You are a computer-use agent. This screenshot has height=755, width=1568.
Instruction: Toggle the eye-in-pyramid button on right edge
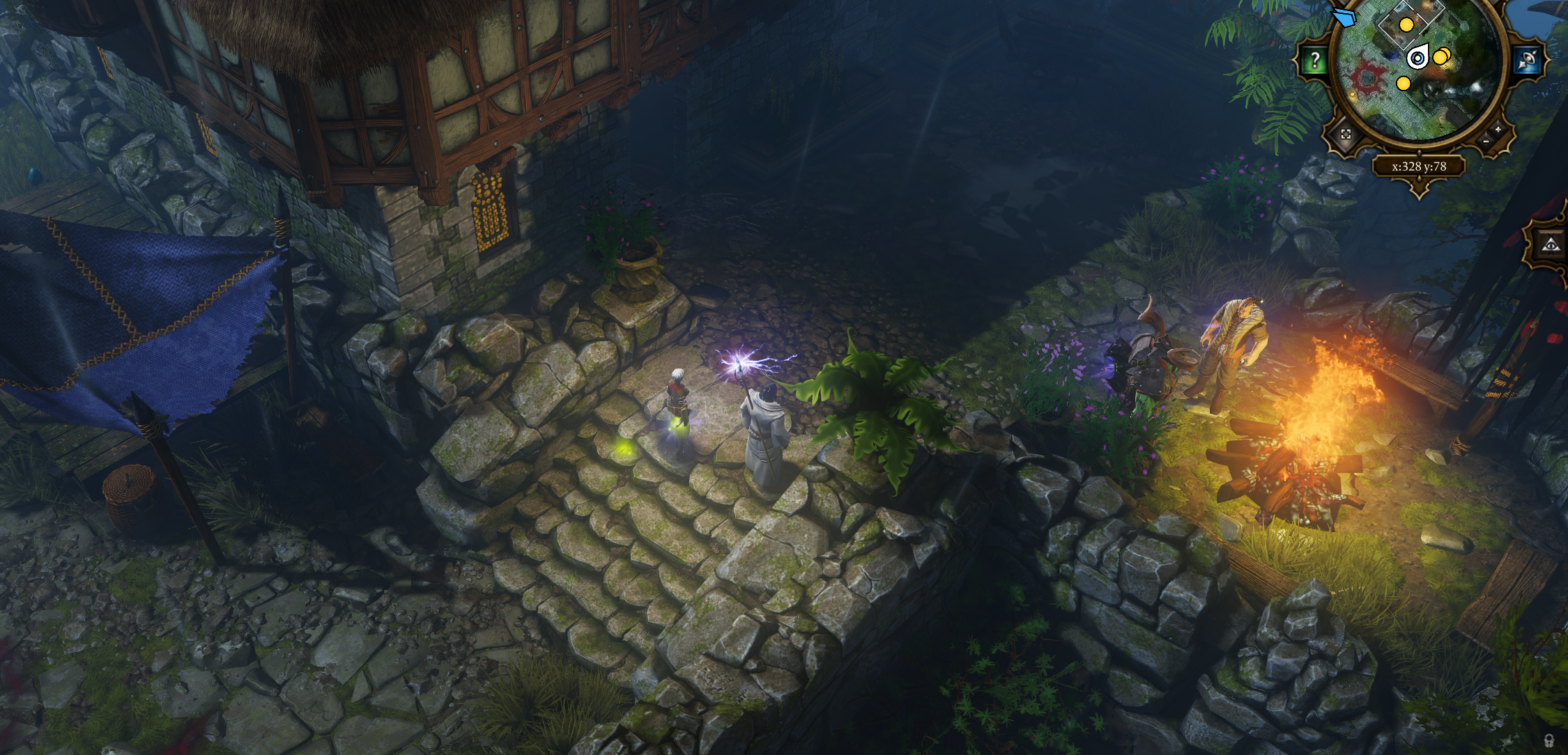point(1550,244)
